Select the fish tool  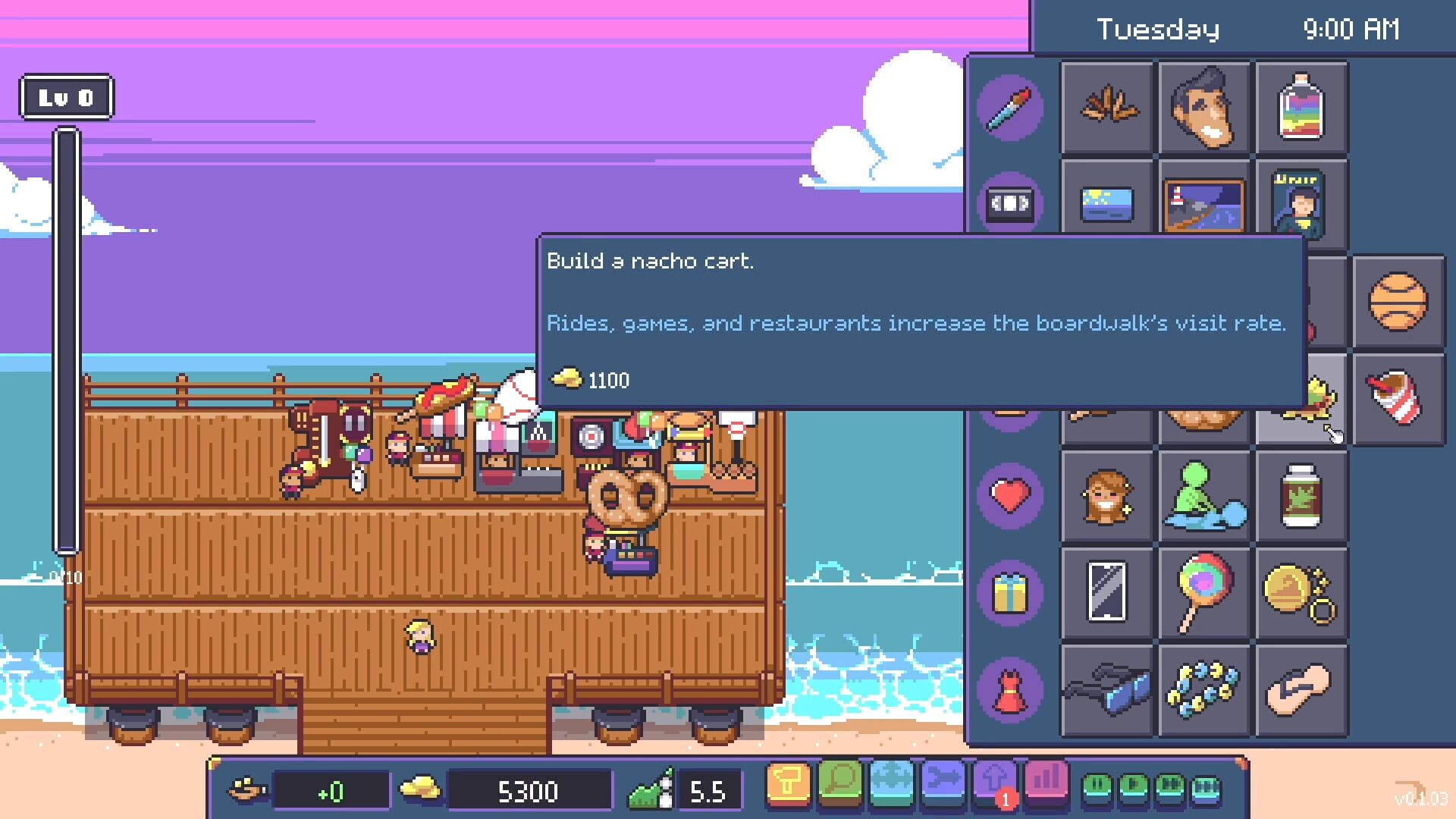click(x=943, y=789)
